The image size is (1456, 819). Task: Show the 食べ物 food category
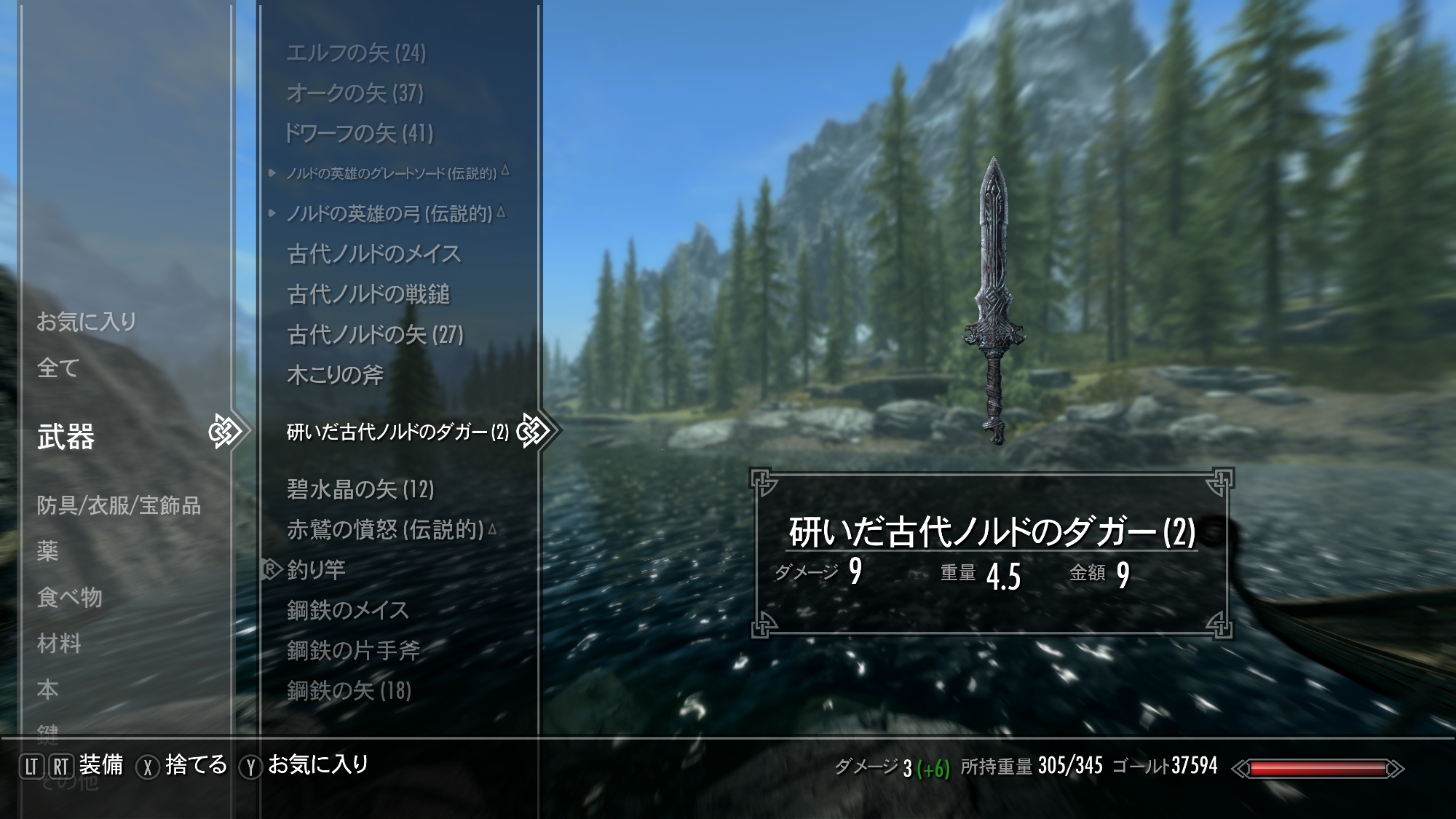click(70, 597)
